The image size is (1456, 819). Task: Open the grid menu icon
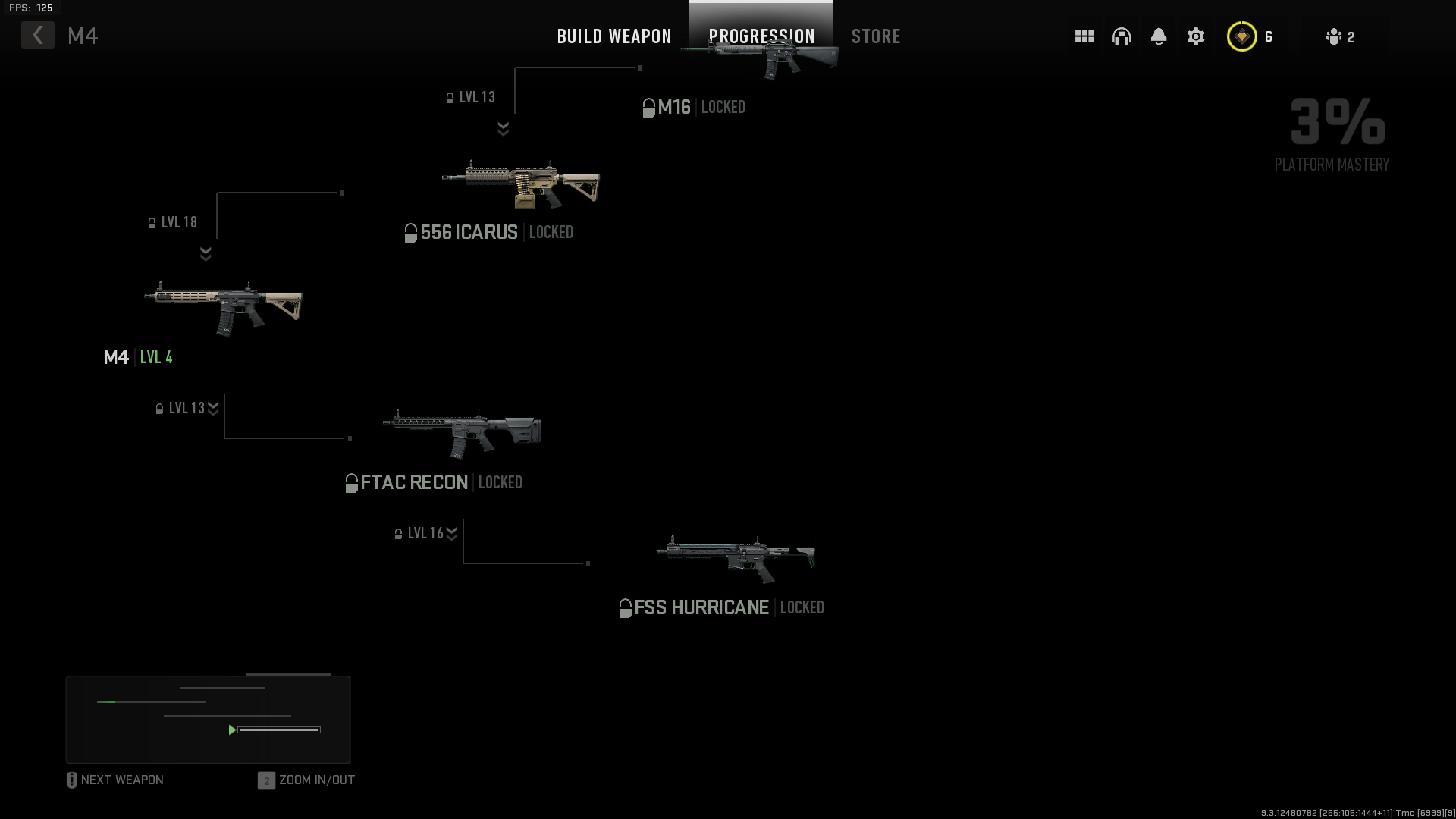pos(1083,36)
